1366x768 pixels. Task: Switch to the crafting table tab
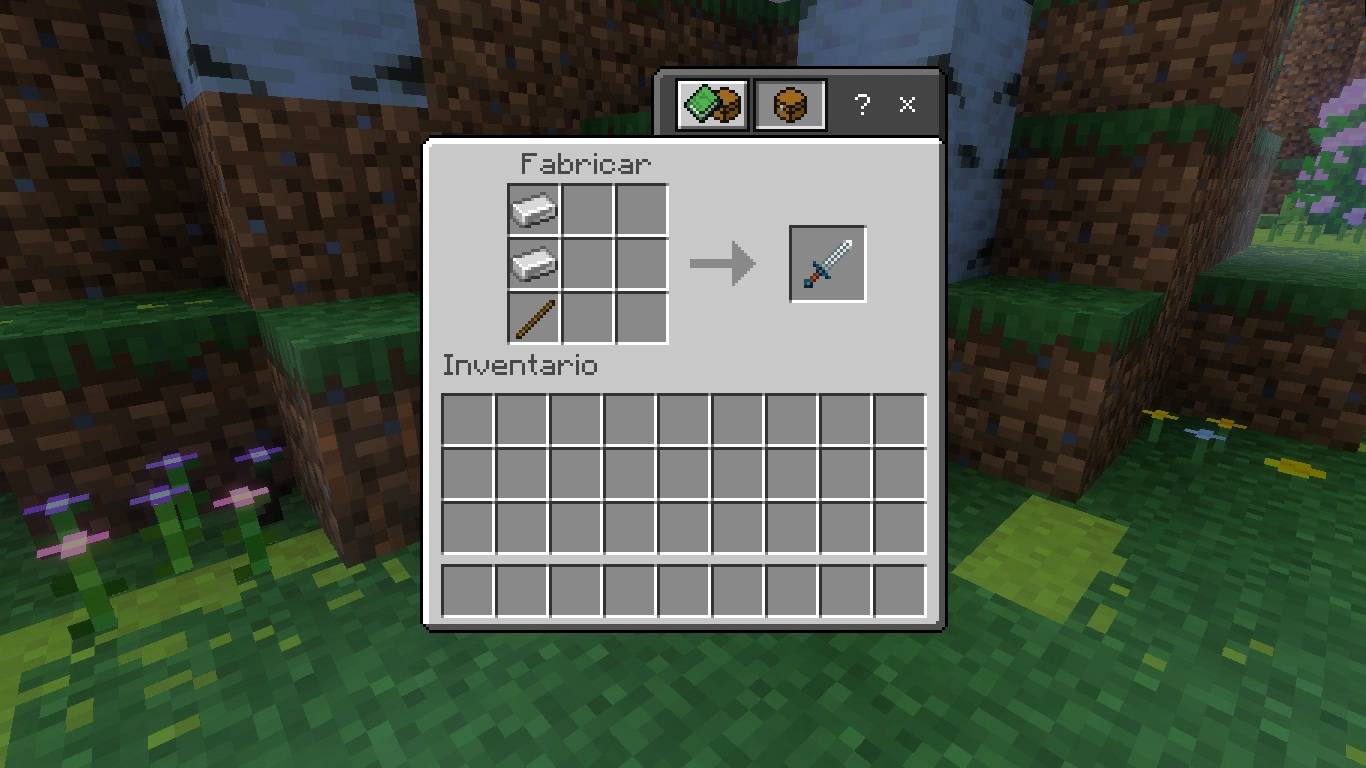pyautogui.click(x=790, y=103)
